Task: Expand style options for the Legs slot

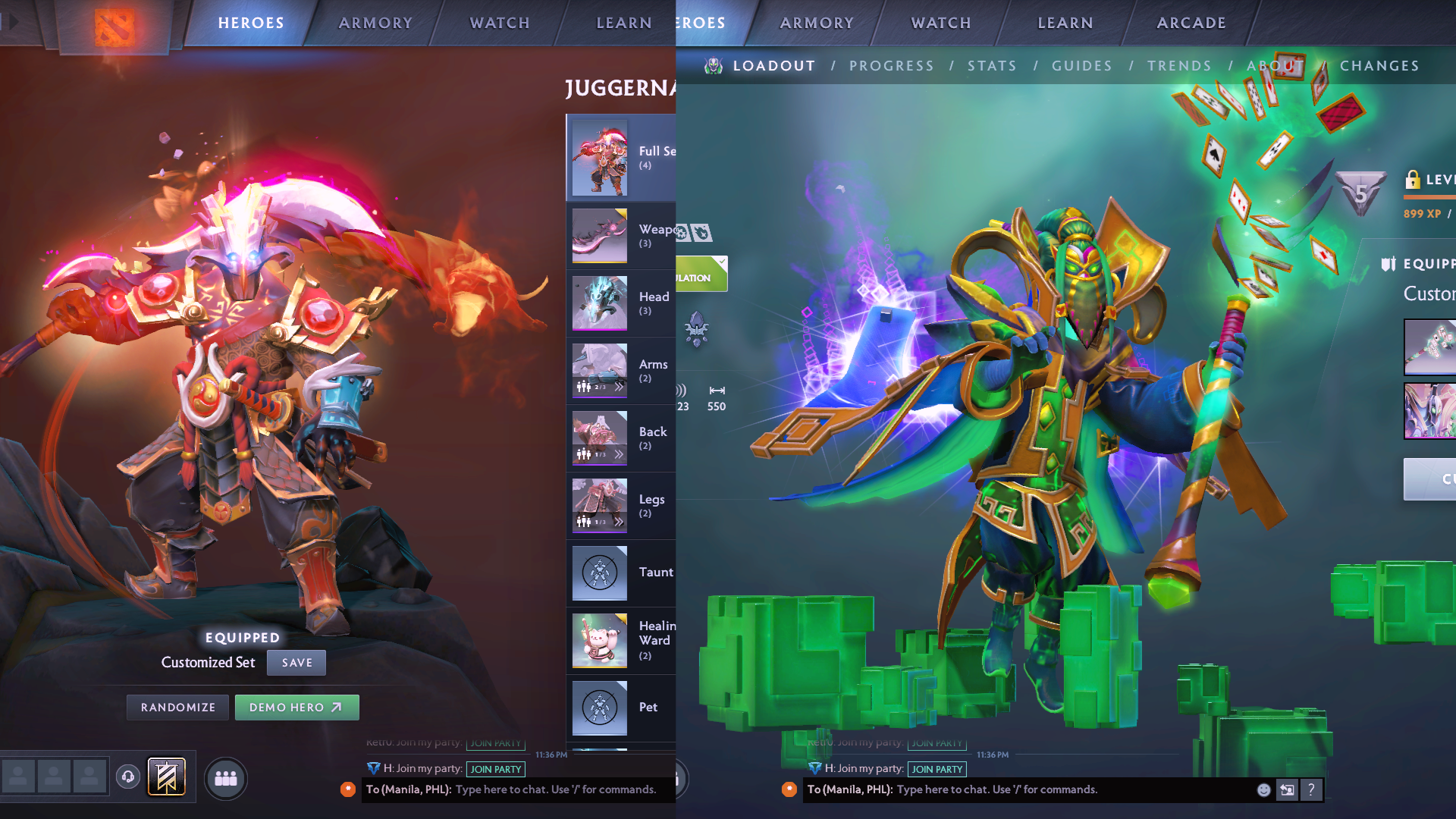Action: pyautogui.click(x=617, y=522)
